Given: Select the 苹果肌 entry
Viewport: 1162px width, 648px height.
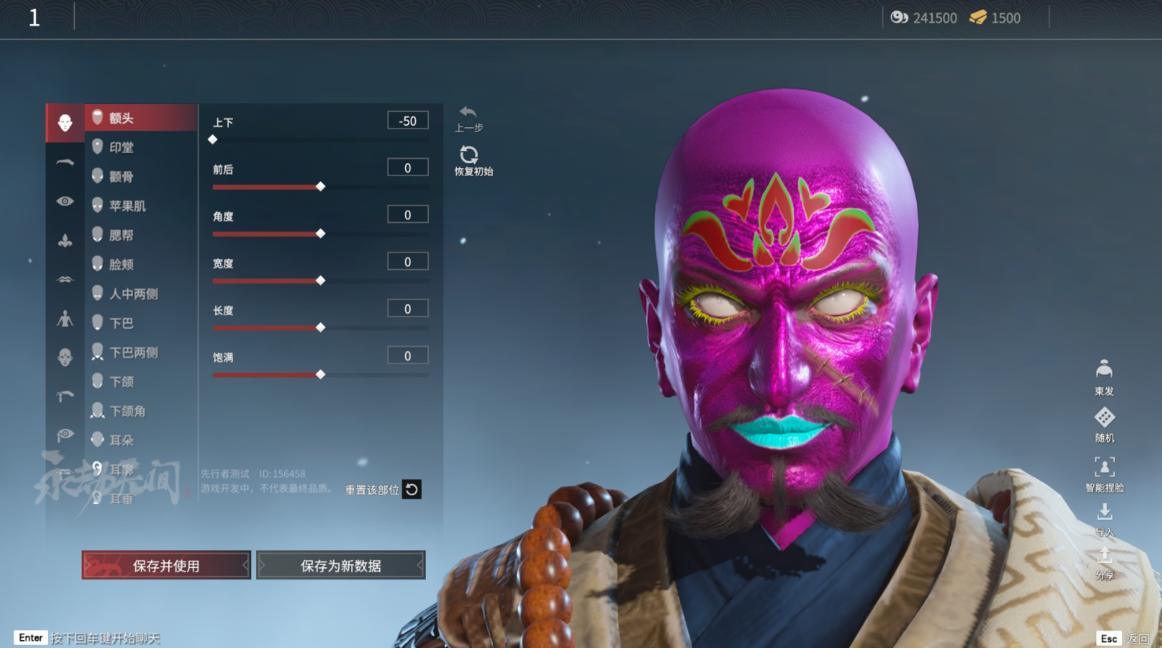Looking at the screenshot, I should point(127,205).
